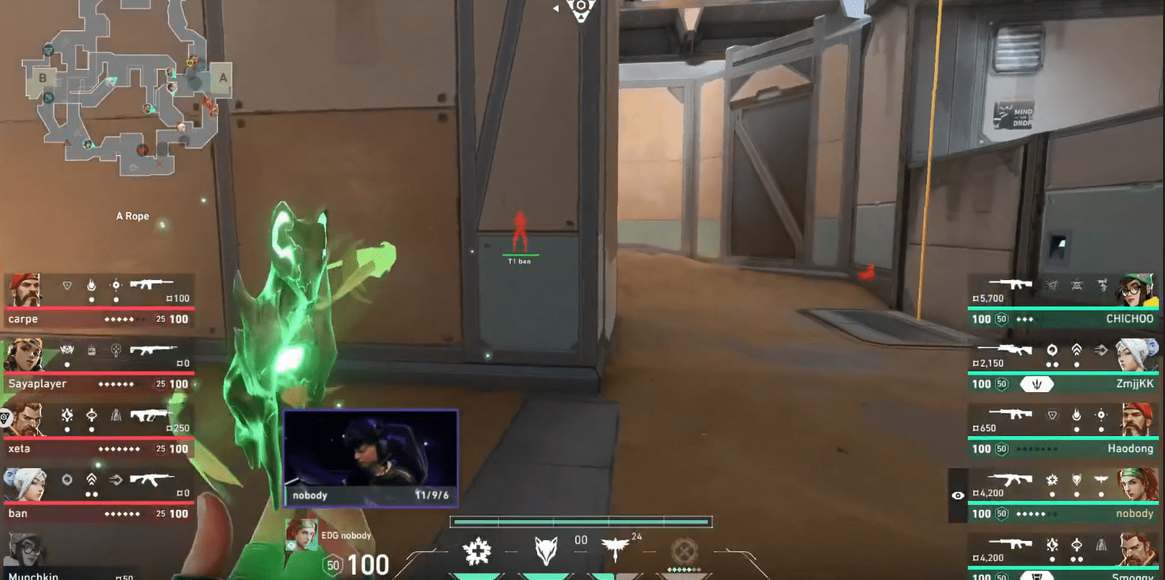Spectate Sayaplayer from the team list

[98, 366]
